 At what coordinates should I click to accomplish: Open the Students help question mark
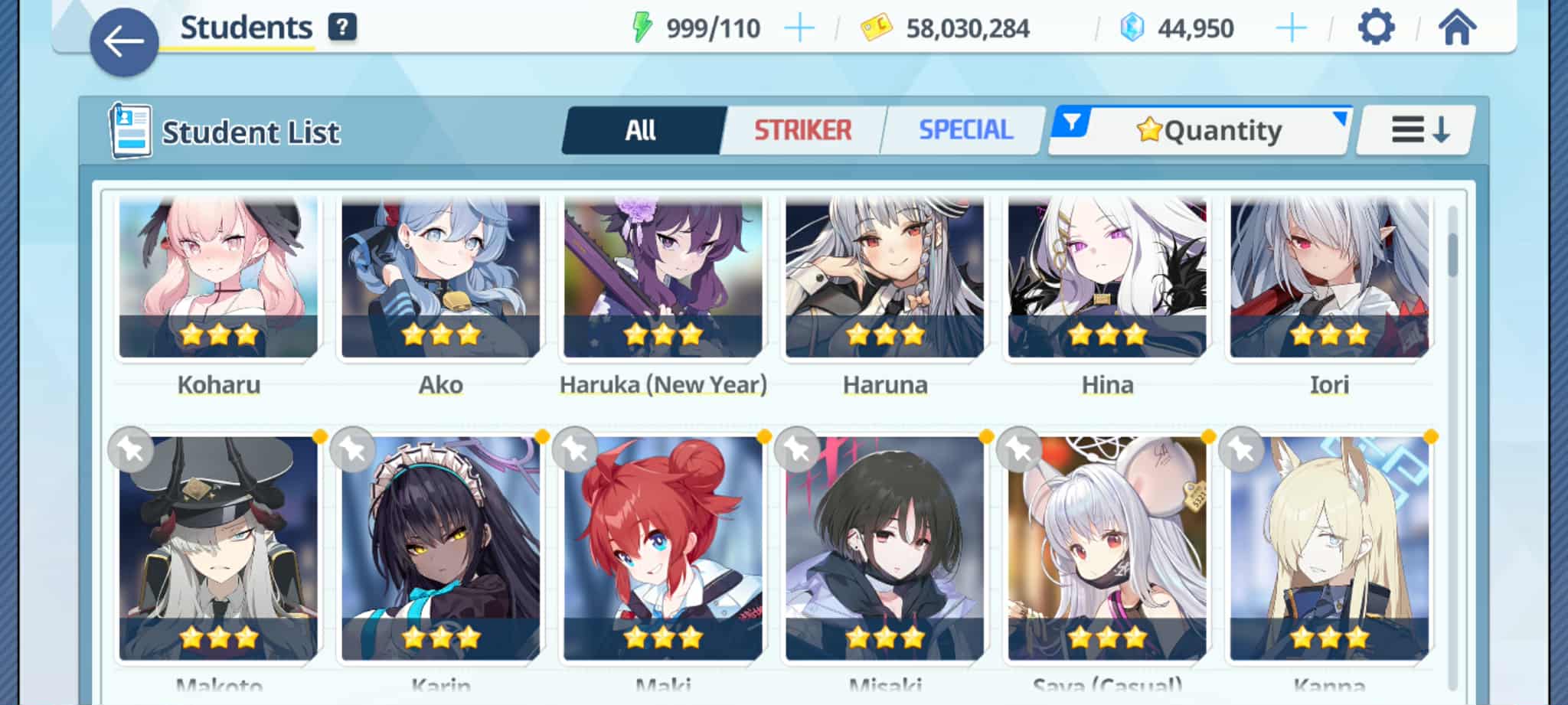tap(342, 28)
